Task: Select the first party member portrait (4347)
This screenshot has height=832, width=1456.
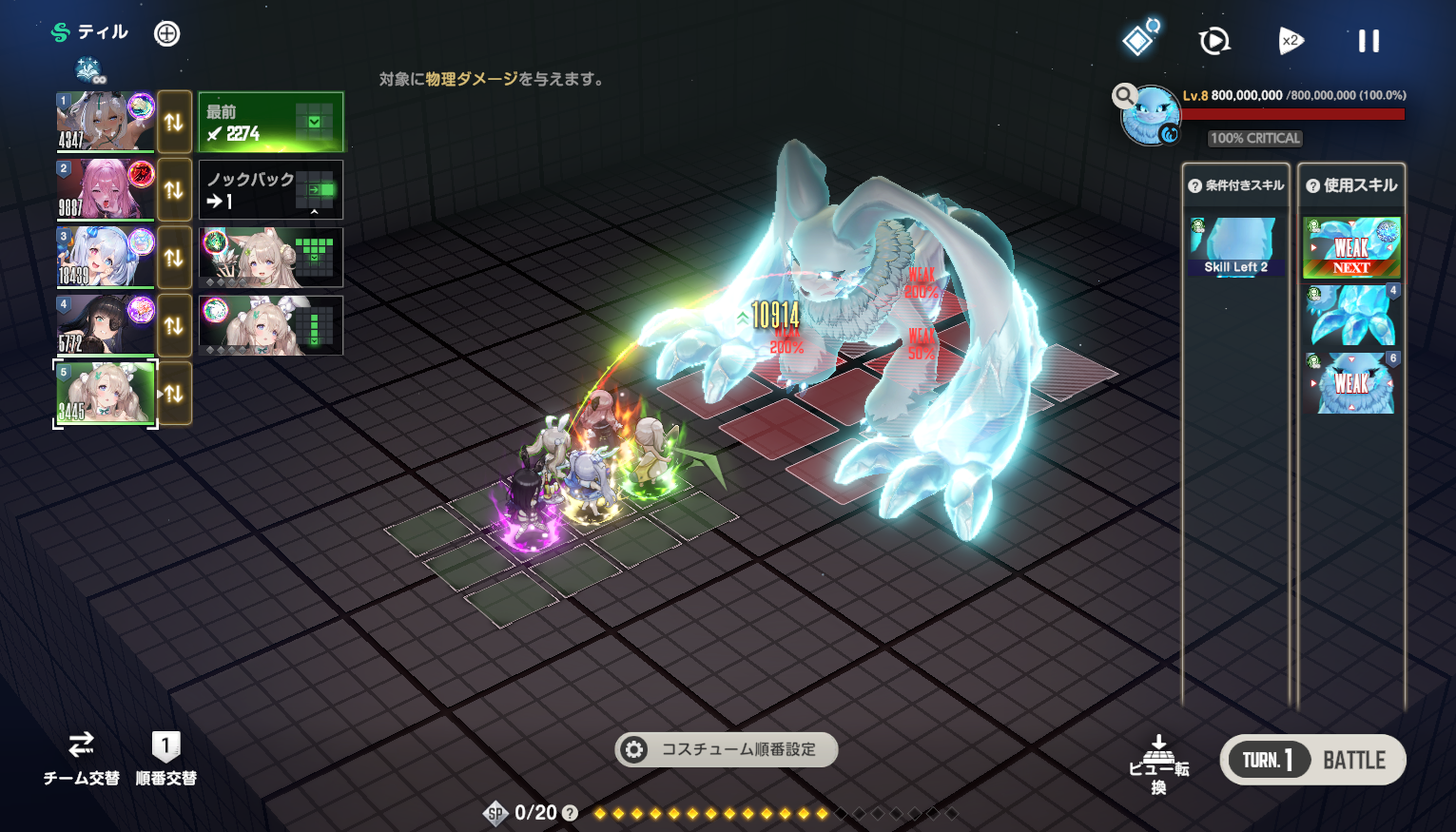Action: click(105, 121)
